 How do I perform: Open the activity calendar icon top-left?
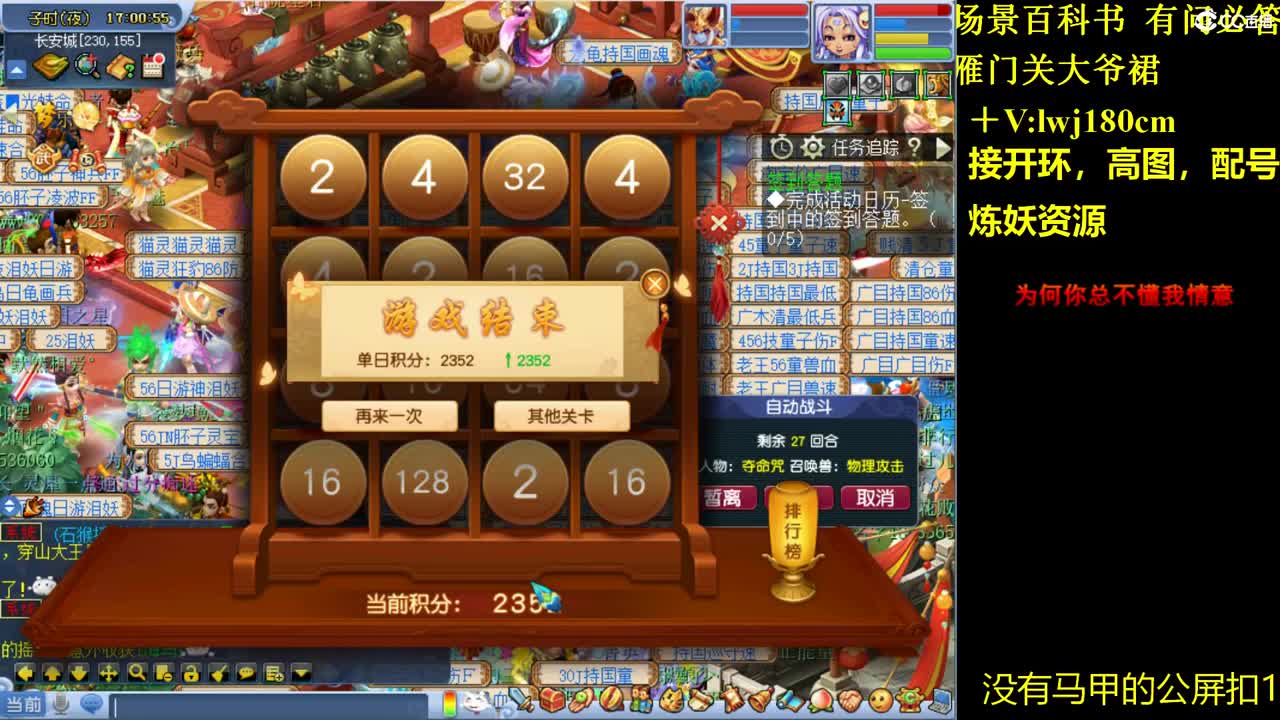click(151, 67)
